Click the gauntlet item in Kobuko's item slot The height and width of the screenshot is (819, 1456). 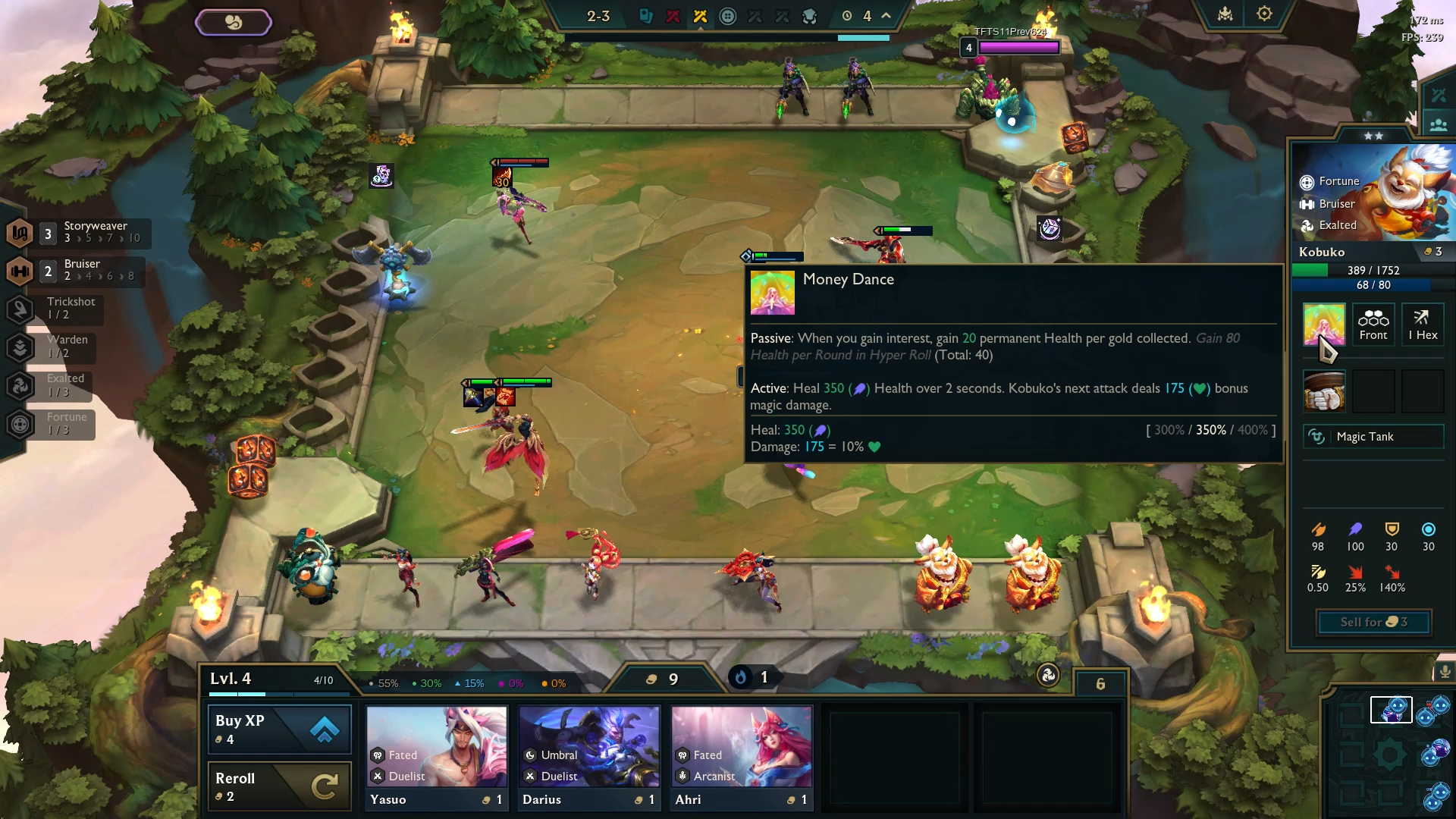point(1323,391)
